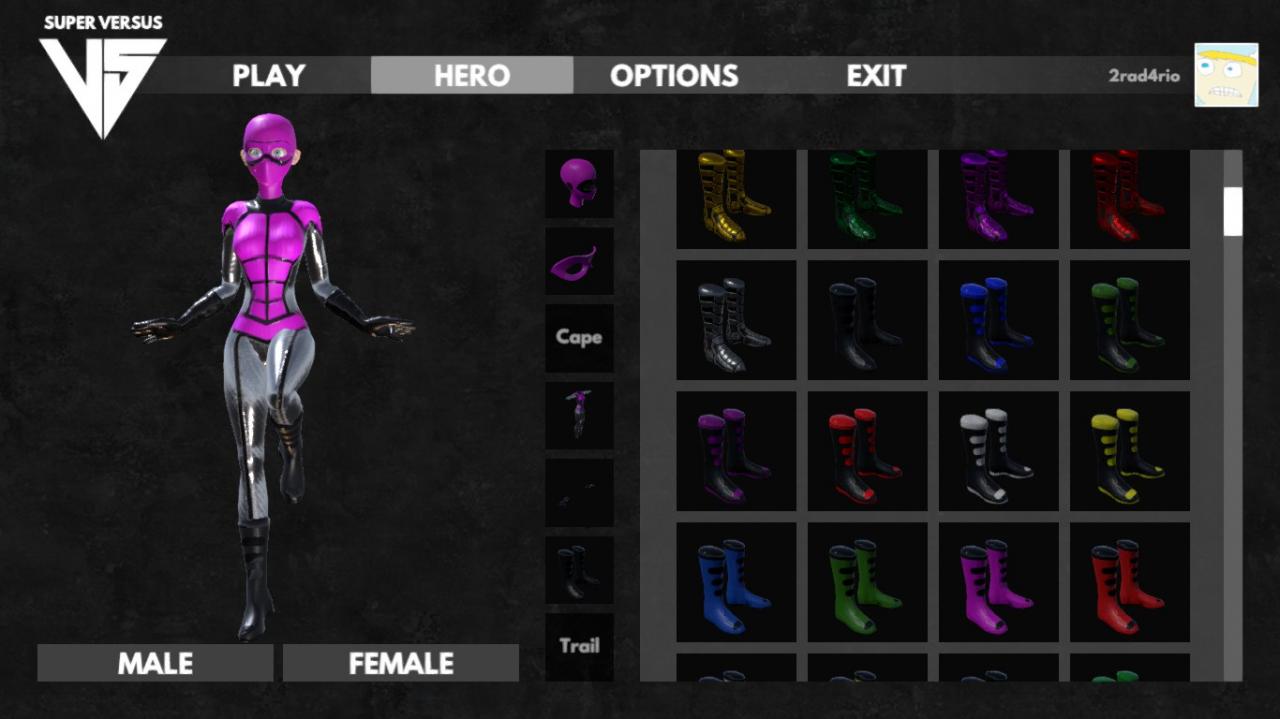The width and height of the screenshot is (1280, 719).
Task: Pick the solid blue boots
Action: tap(736, 583)
